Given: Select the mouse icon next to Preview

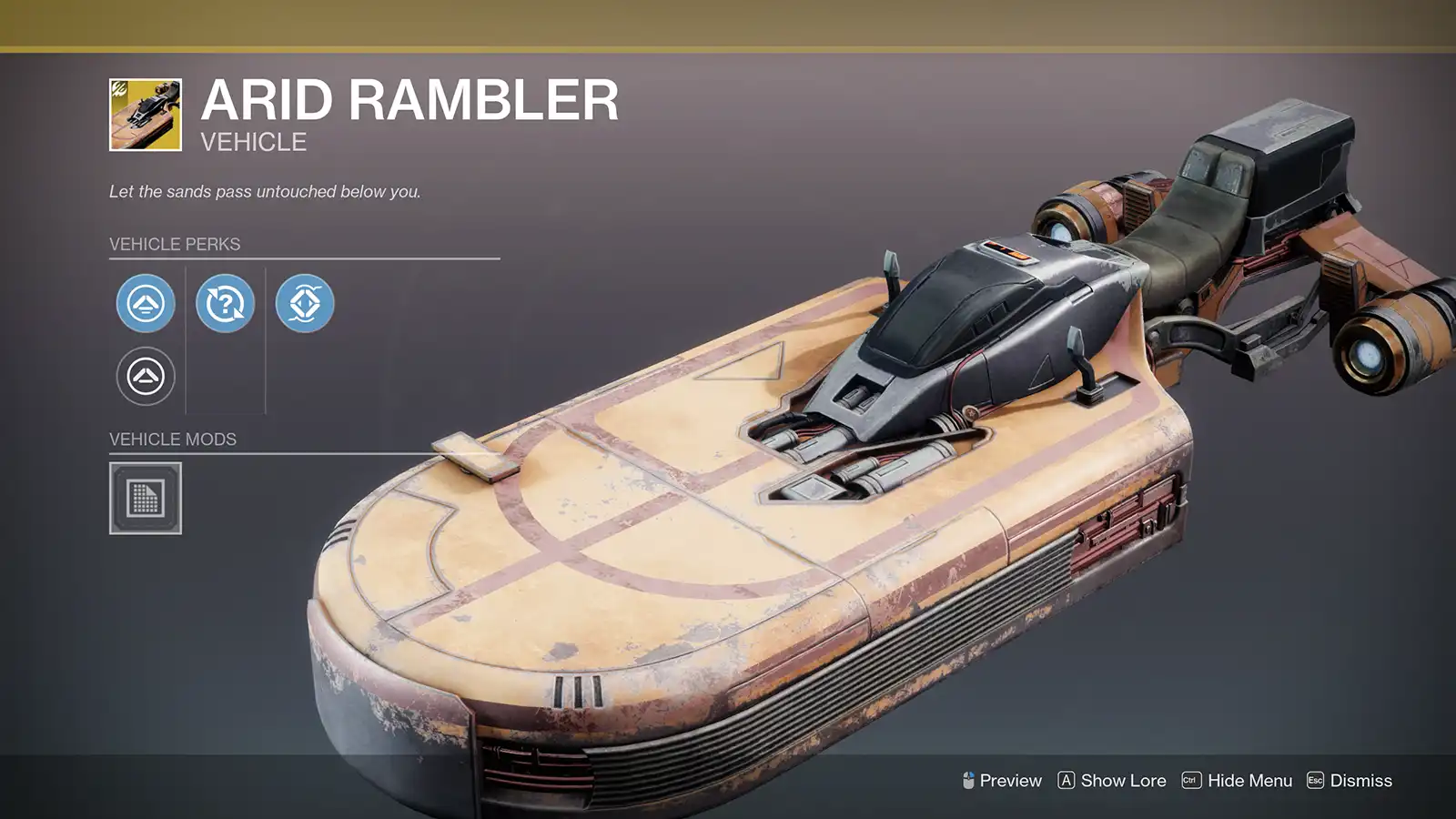Looking at the screenshot, I should [969, 781].
